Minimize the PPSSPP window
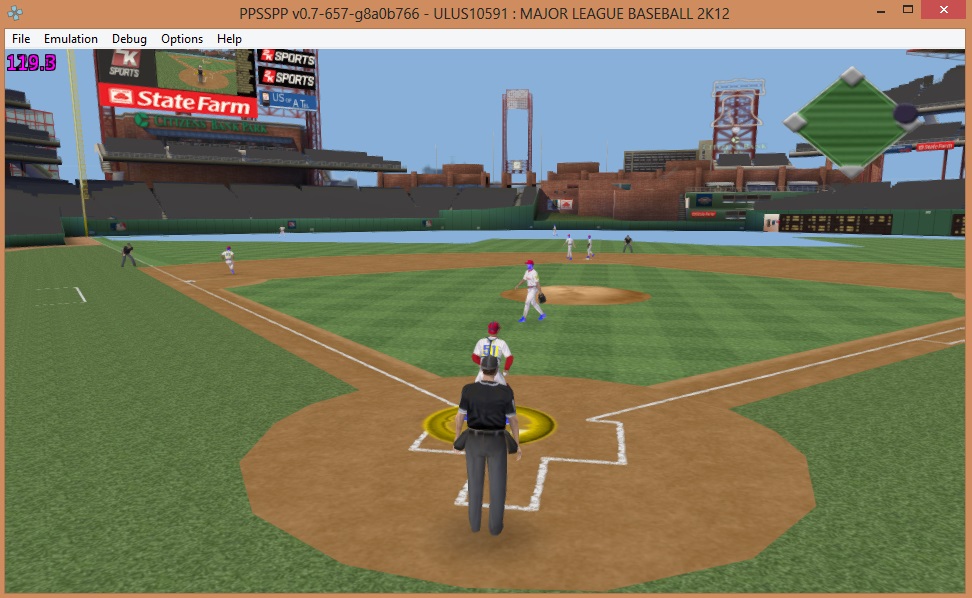 pyautogui.click(x=880, y=10)
